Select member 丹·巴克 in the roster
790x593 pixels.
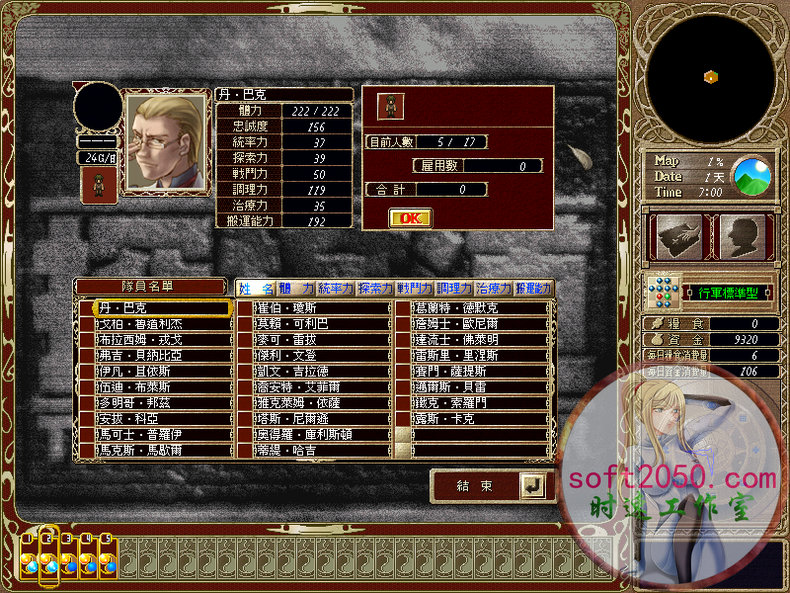(160, 308)
